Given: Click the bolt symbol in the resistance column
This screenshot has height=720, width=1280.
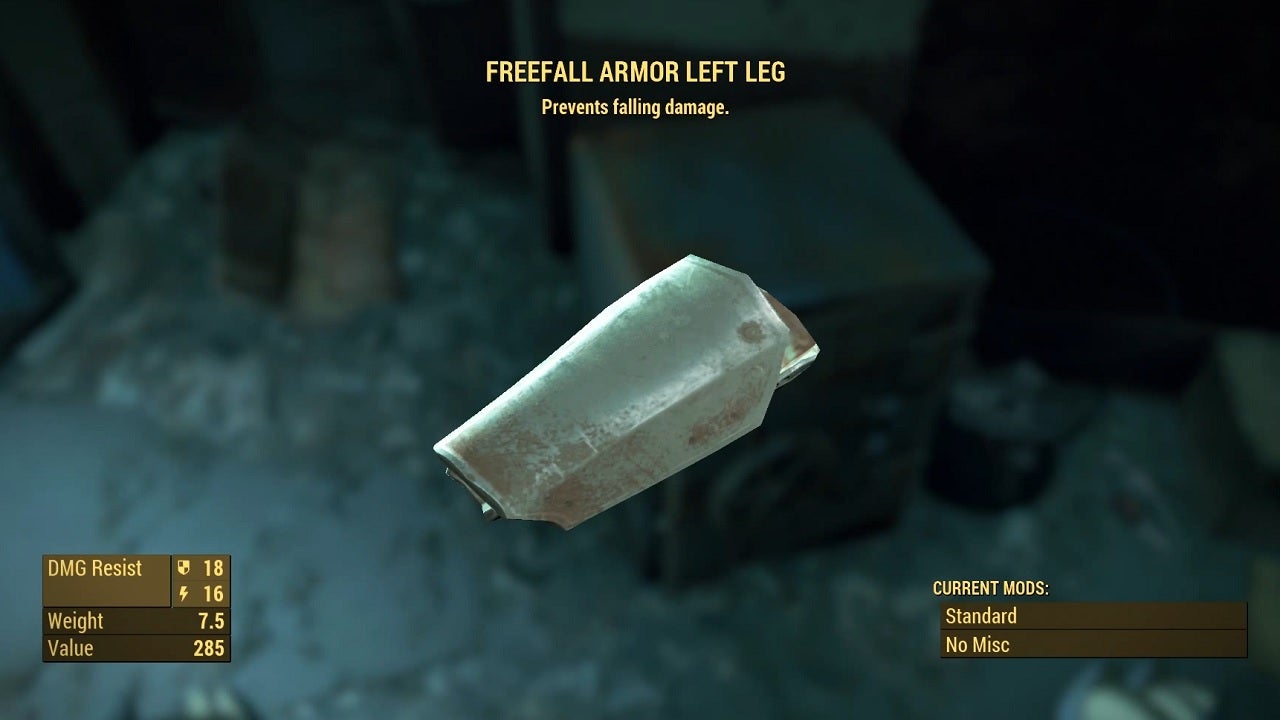Looking at the screenshot, I should (x=185, y=594).
